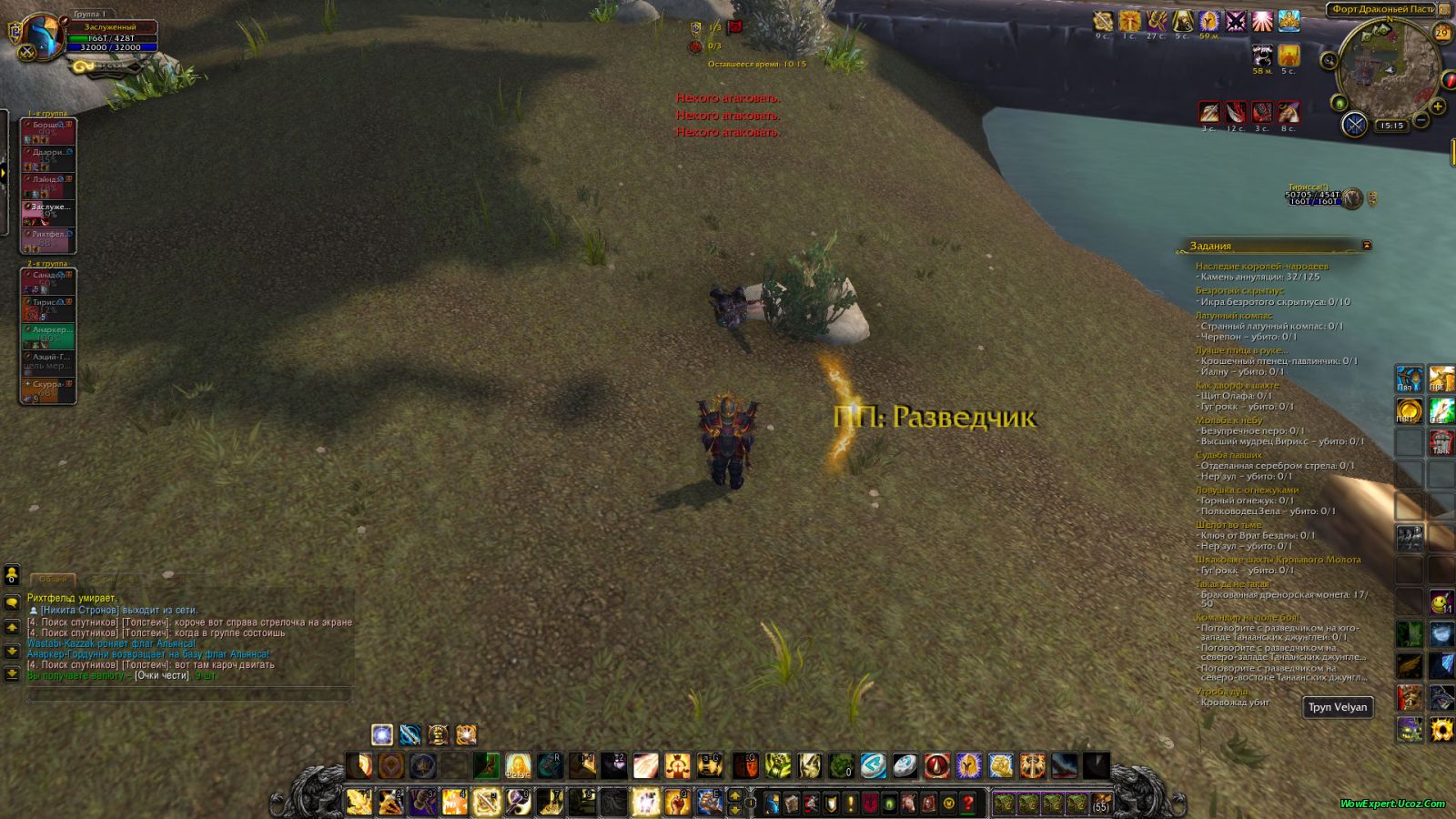Click the crossed-swords battleground icon by the minimap
1456x819 pixels.
pos(1354,124)
